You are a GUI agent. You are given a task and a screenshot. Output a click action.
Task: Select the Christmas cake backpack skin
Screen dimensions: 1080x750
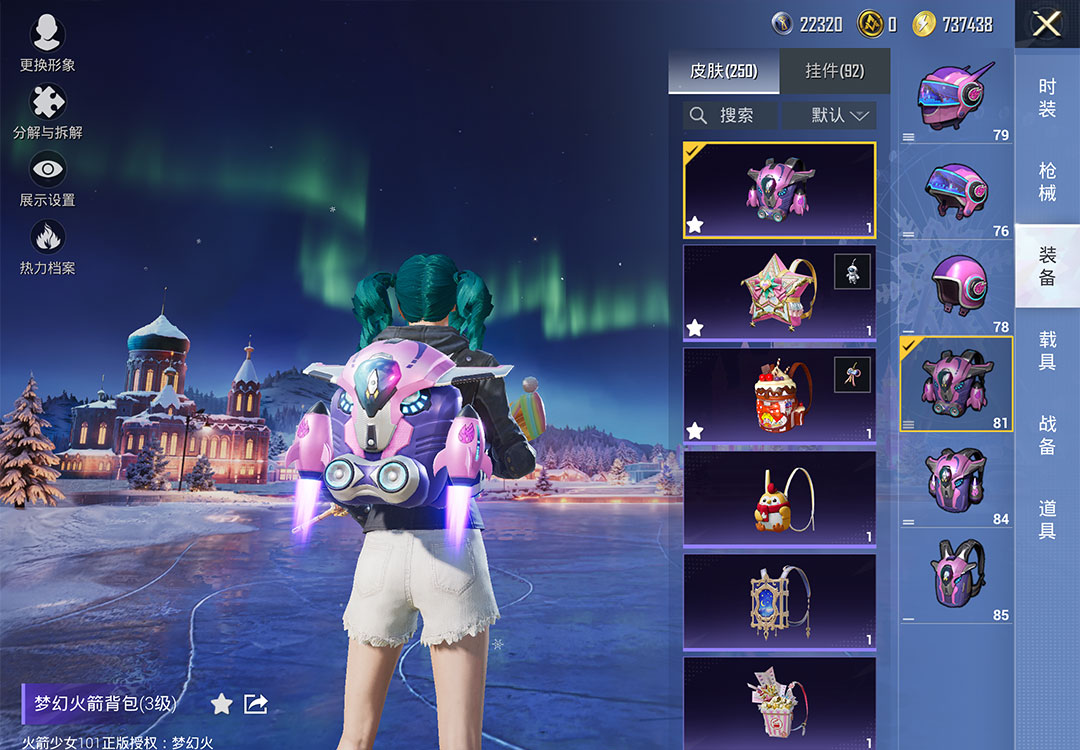coord(779,396)
